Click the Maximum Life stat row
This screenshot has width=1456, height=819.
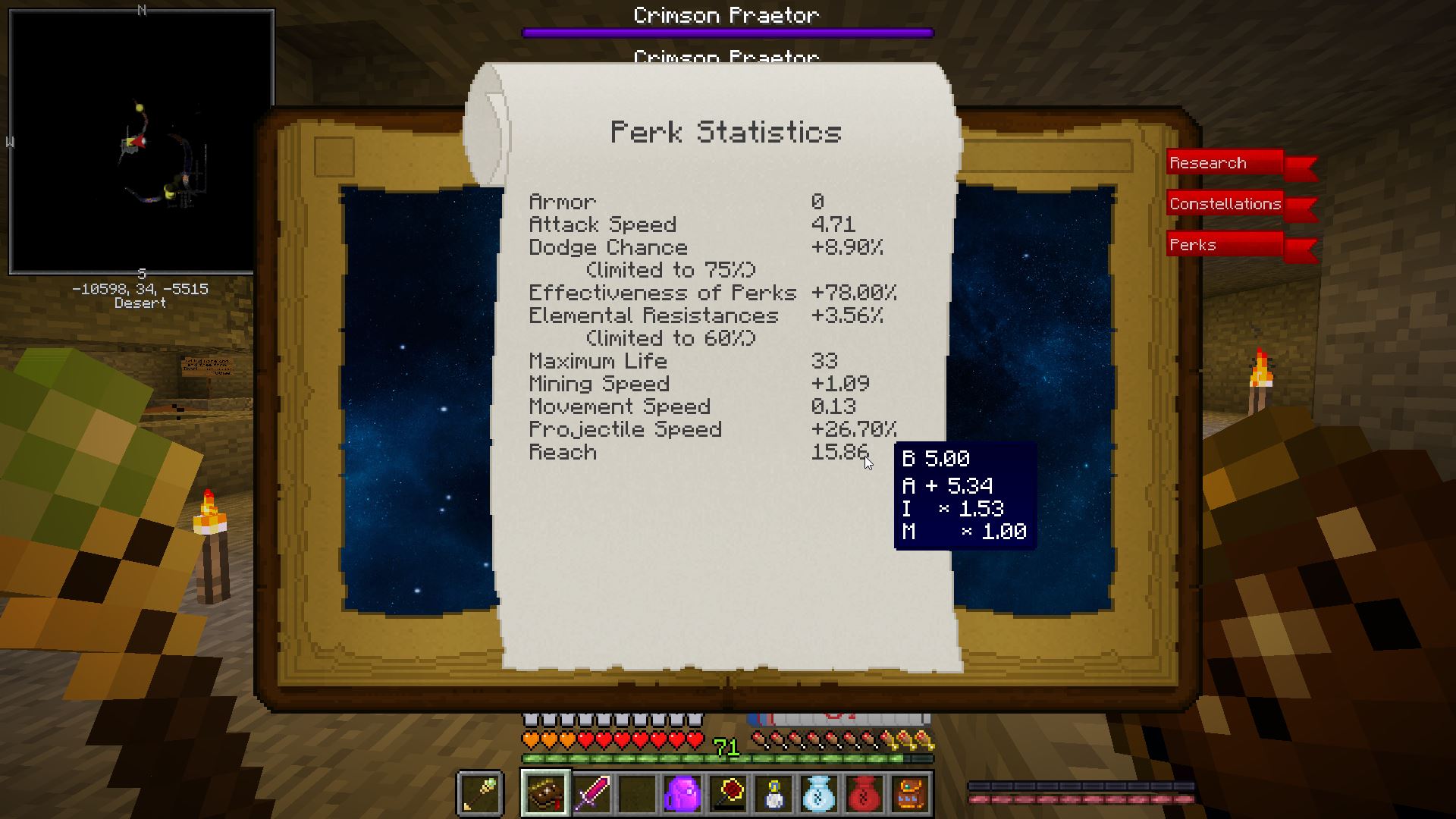682,362
